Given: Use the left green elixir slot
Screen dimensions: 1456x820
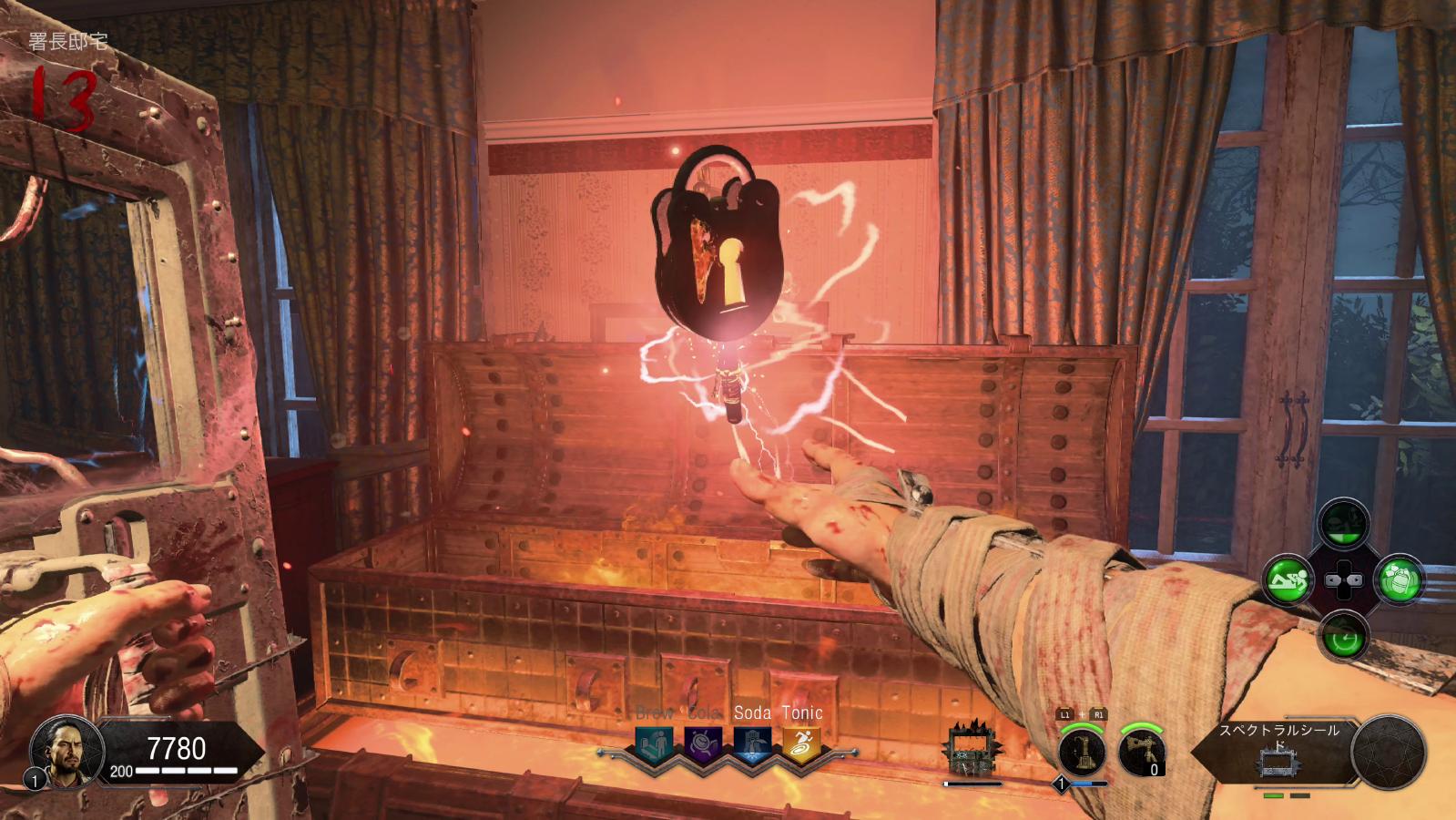Looking at the screenshot, I should (x=1288, y=579).
